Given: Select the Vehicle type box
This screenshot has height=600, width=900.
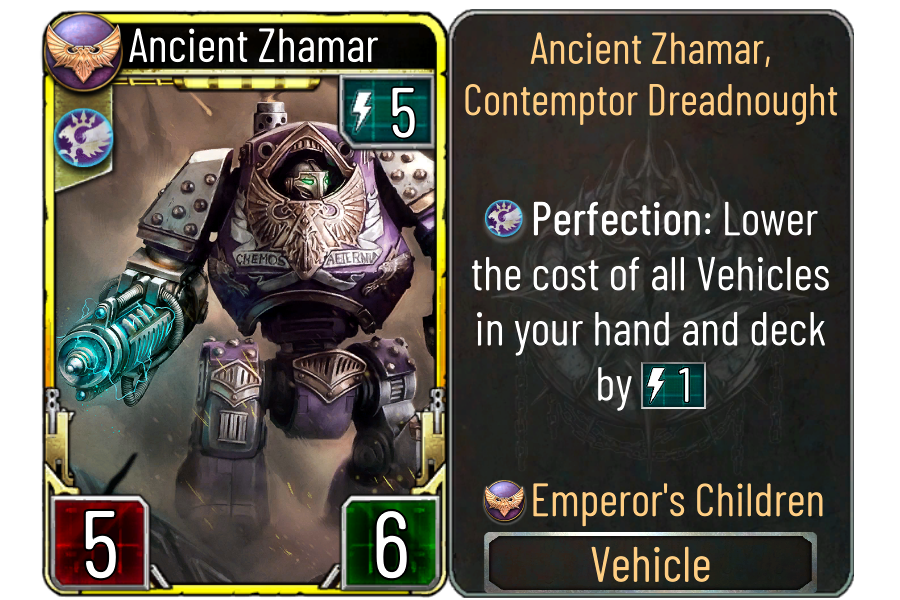Looking at the screenshot, I should 651,563.
